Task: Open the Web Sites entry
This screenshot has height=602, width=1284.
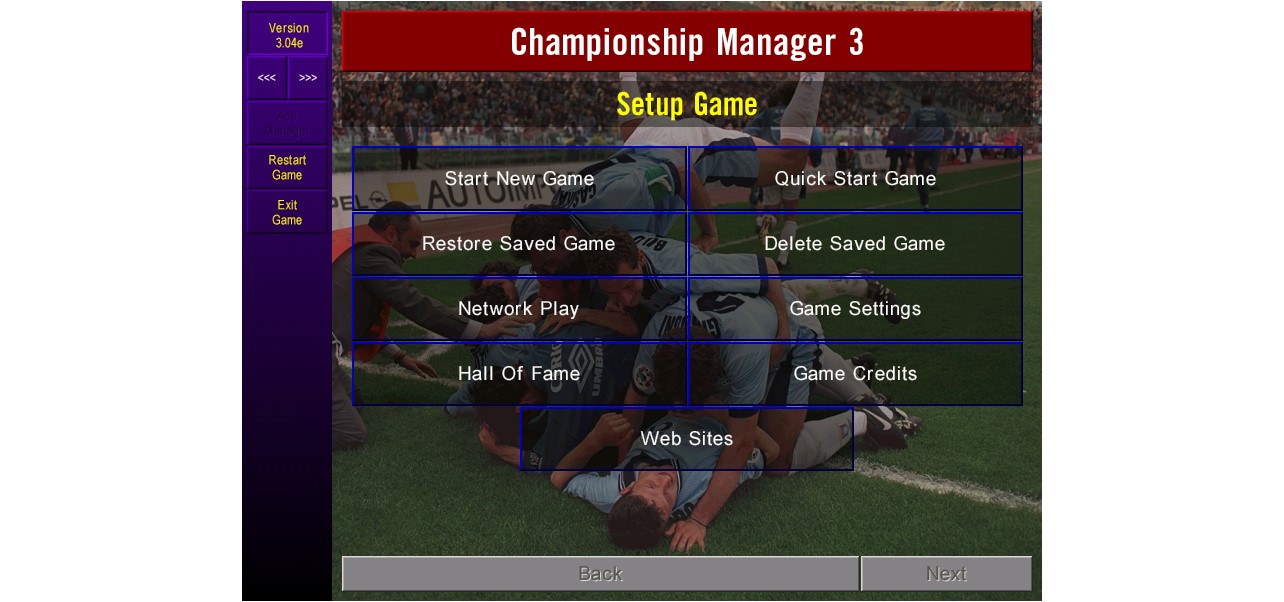Action: click(x=687, y=439)
